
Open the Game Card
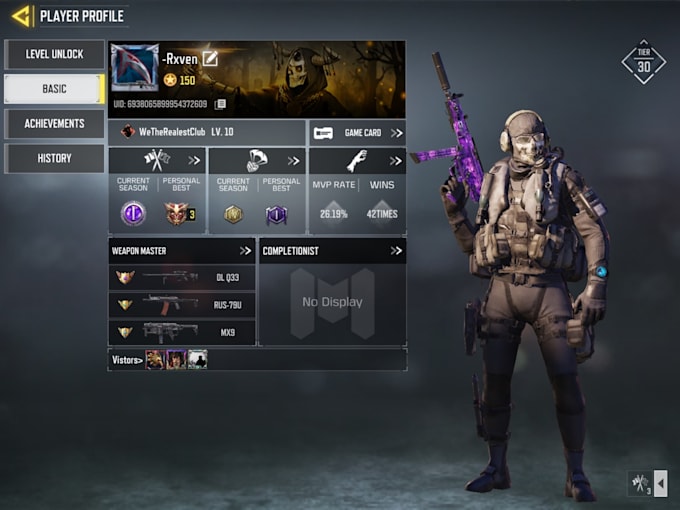point(357,132)
